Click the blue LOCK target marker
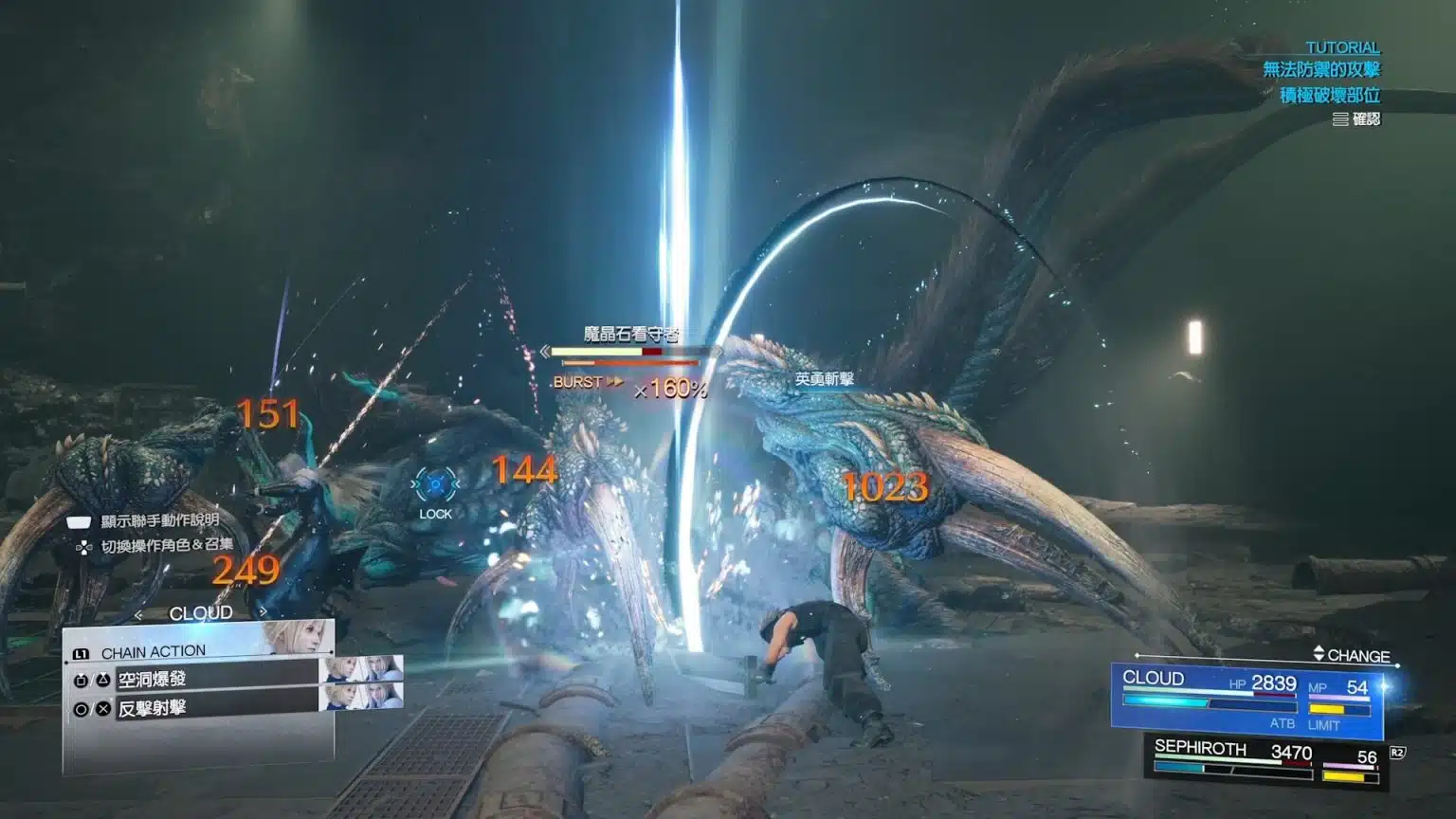 (436, 485)
